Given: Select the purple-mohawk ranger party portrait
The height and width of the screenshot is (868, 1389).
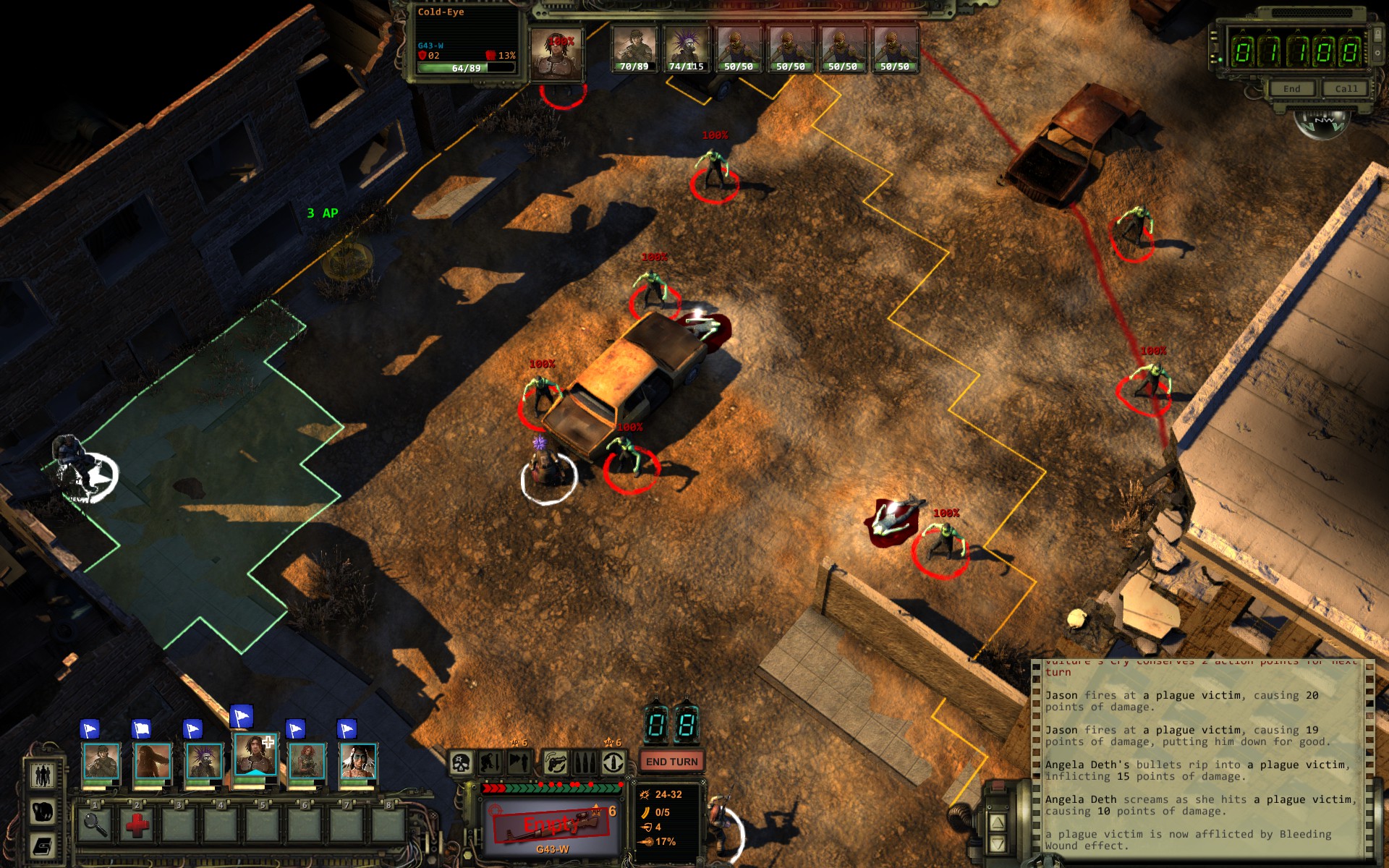Looking at the screenshot, I should pyautogui.click(x=204, y=762).
